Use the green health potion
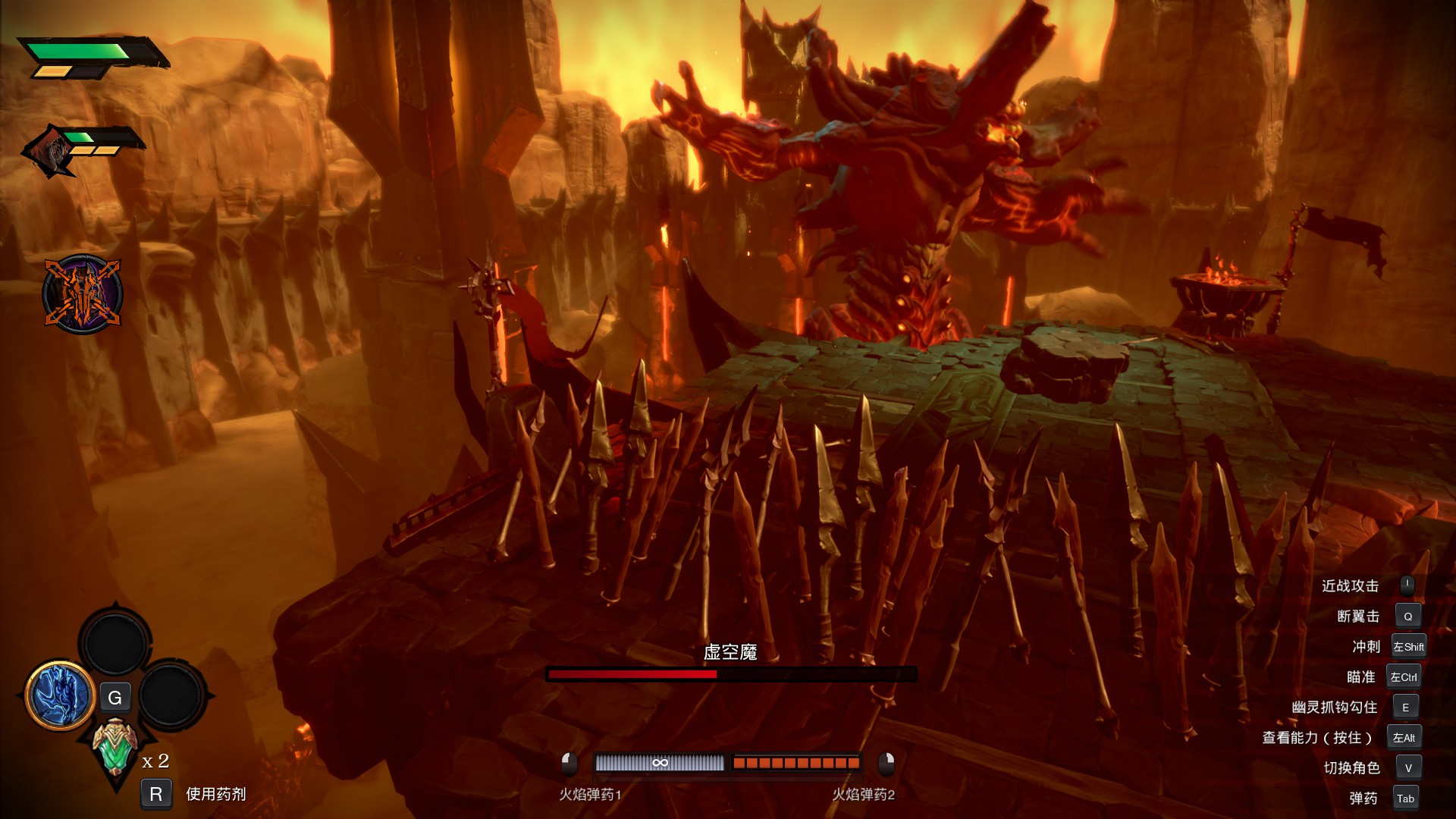 tap(115, 747)
